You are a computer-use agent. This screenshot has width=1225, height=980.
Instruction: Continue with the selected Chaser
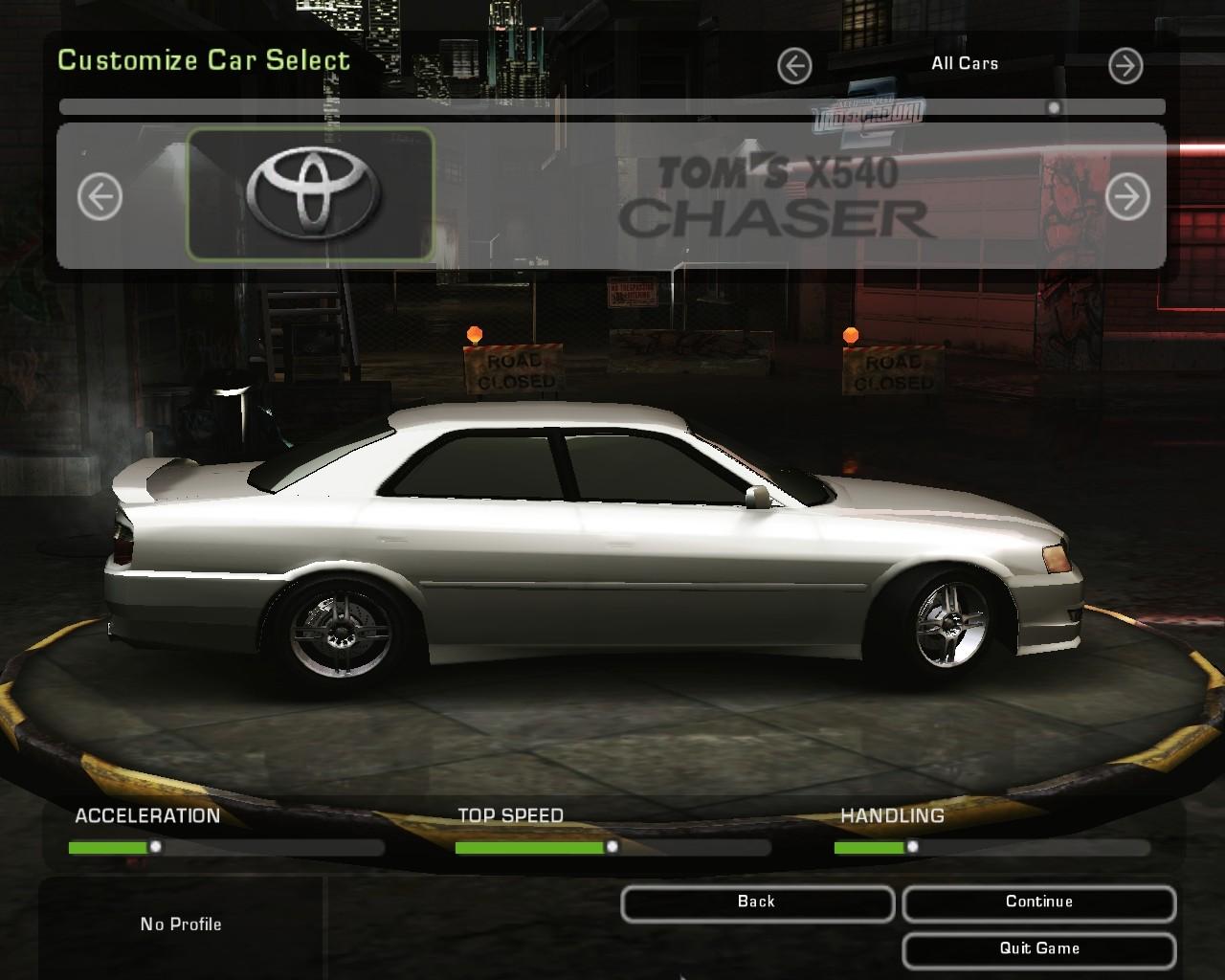click(1038, 902)
